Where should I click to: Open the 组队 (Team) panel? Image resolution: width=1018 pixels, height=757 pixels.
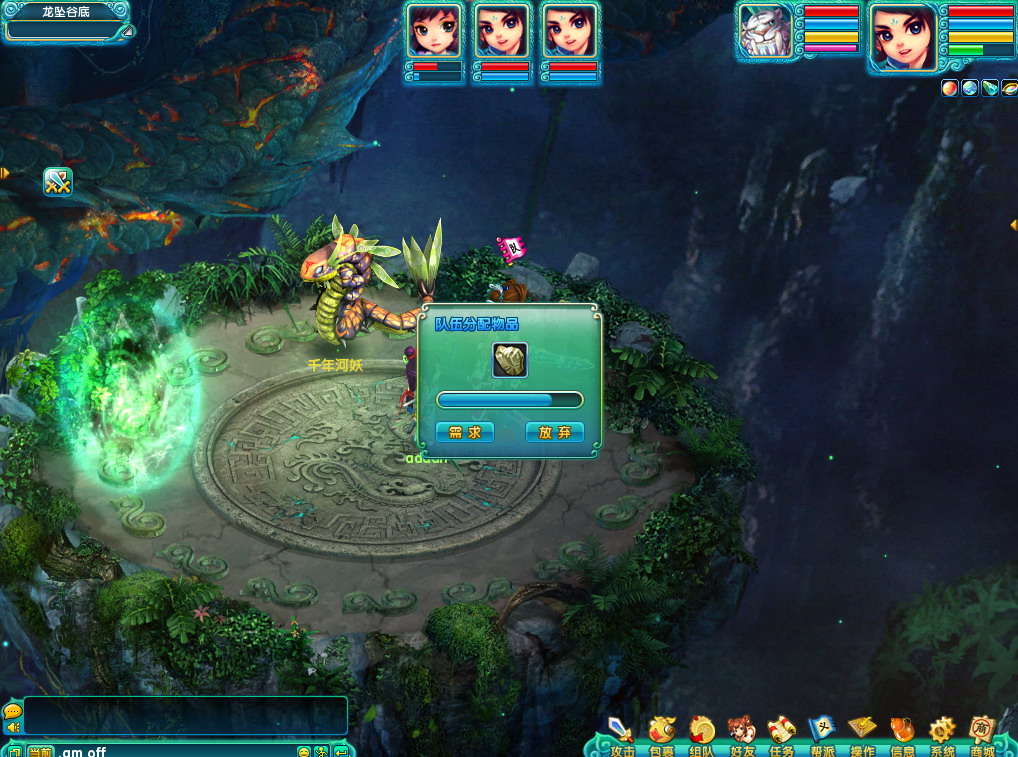tap(701, 733)
